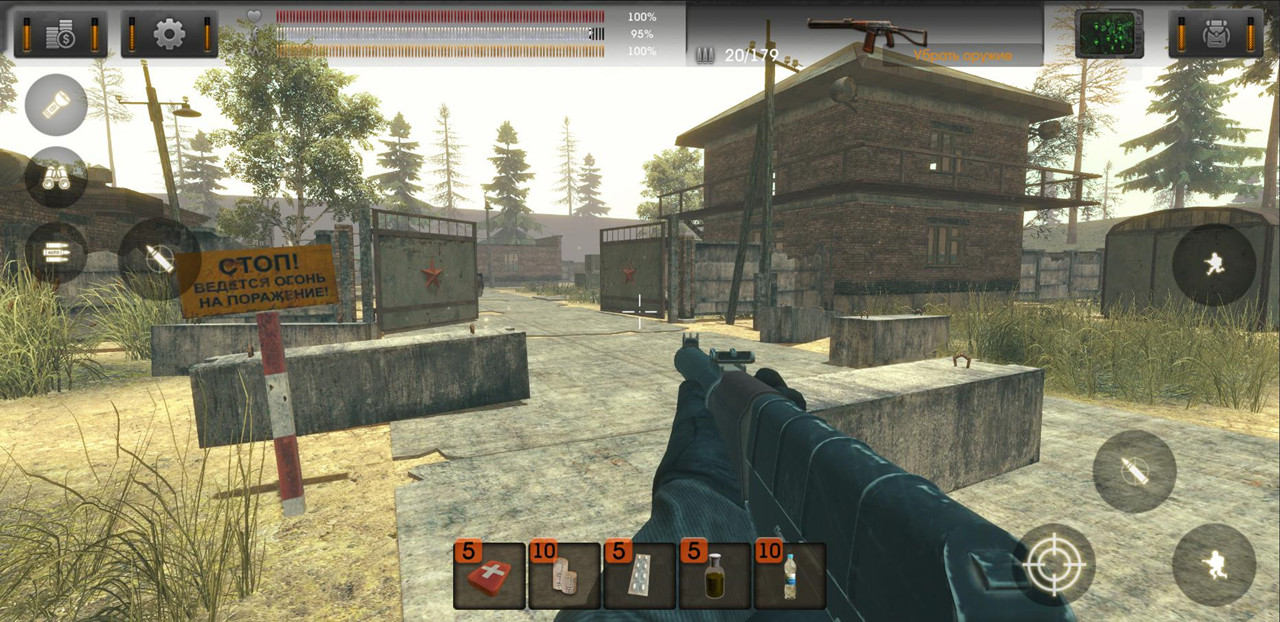The image size is (1280, 622).
Task: Click the "Убрать оружие" holster button
Action: coord(962,56)
